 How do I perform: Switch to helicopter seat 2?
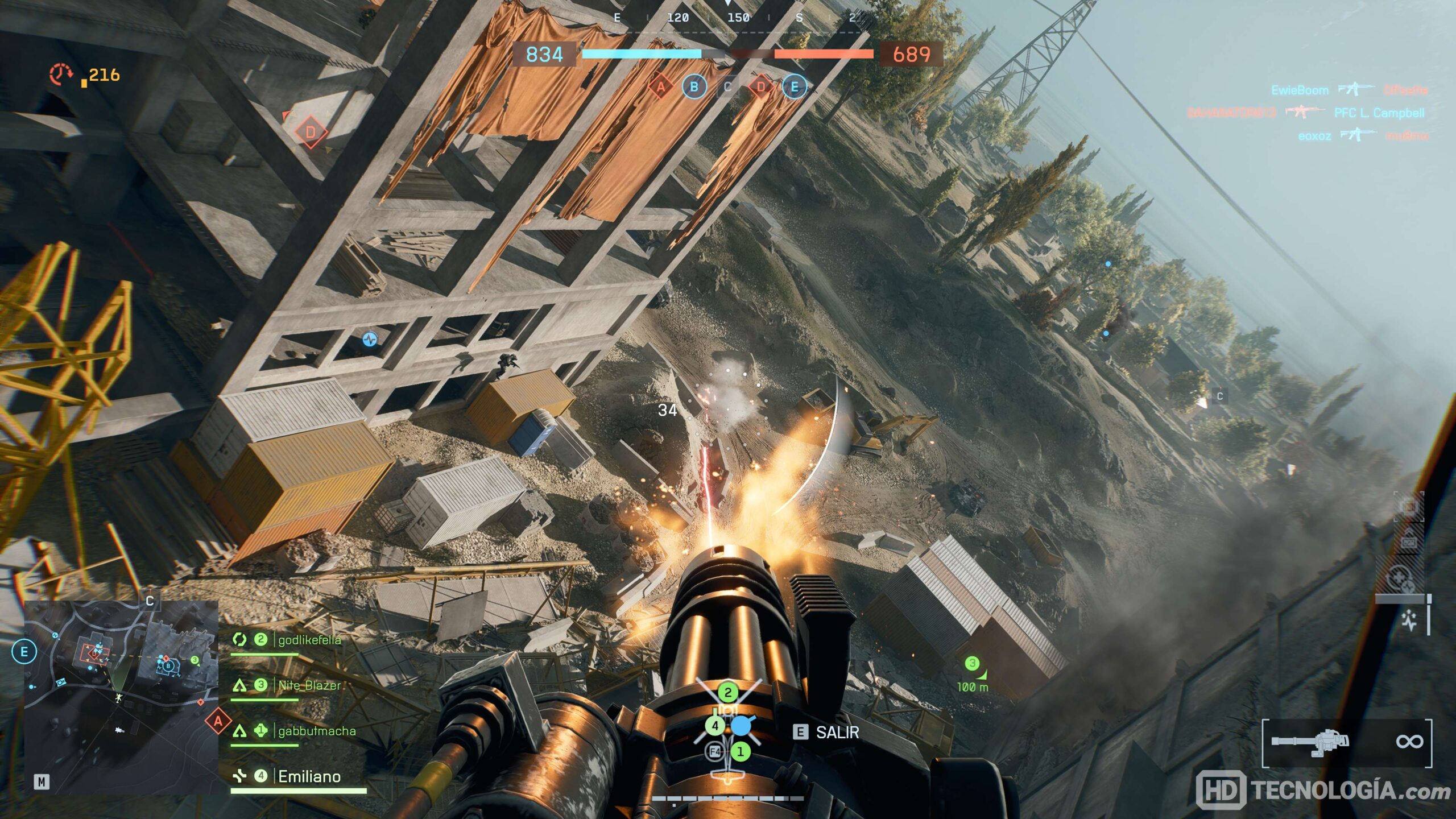[727, 693]
